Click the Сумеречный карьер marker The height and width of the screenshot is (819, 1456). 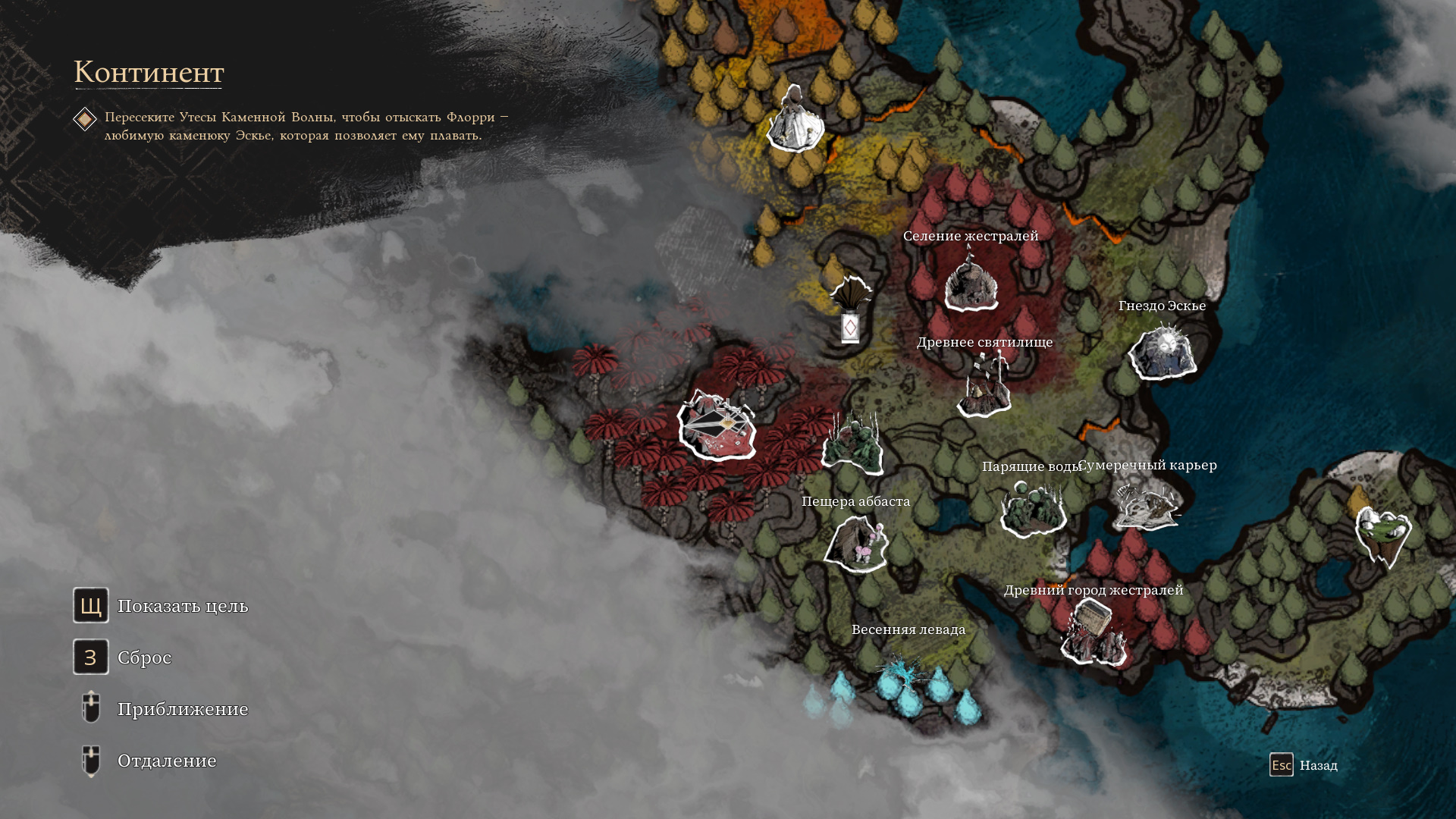(1147, 505)
